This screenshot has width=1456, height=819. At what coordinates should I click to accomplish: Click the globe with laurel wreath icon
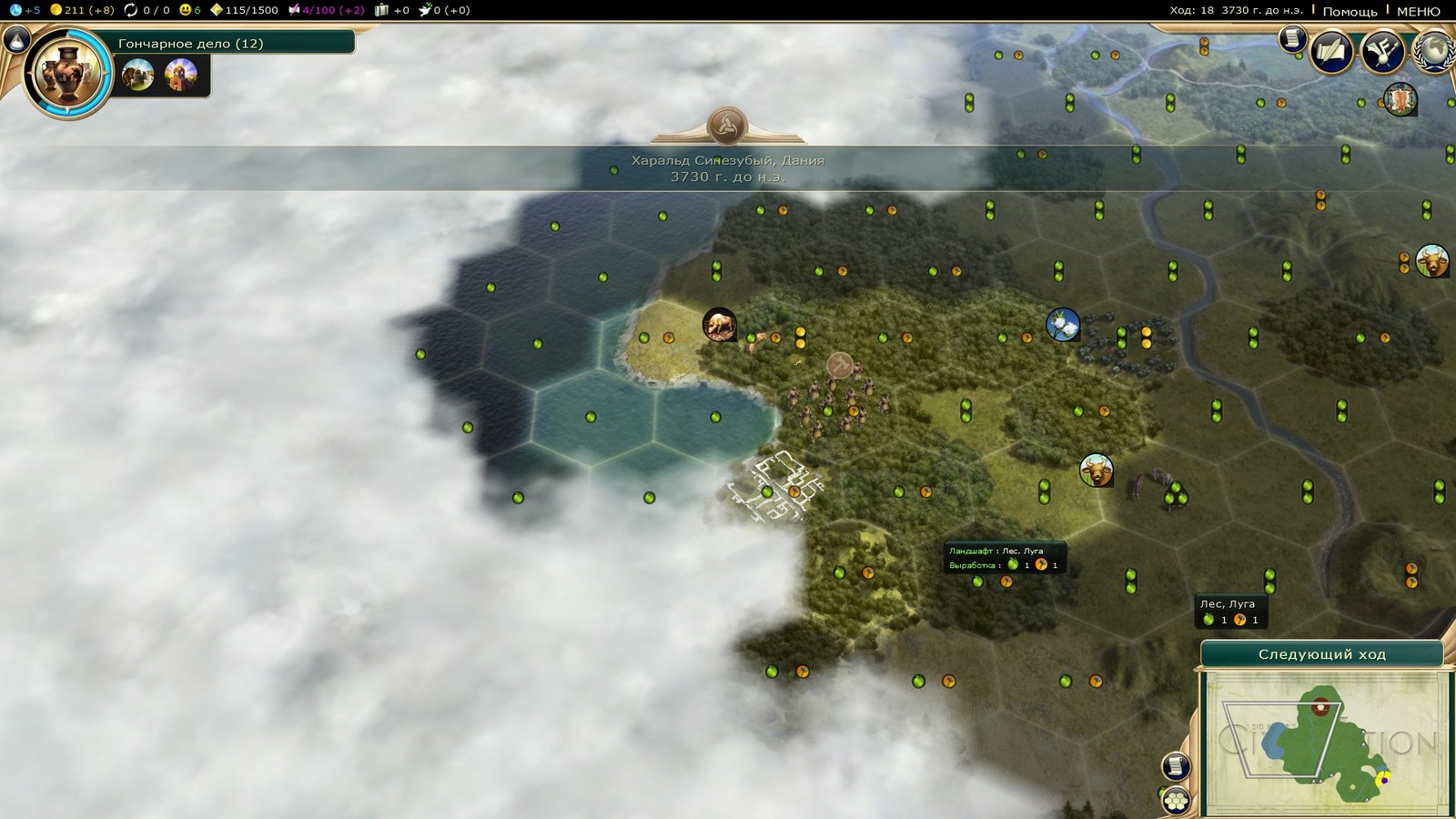click(1436, 52)
